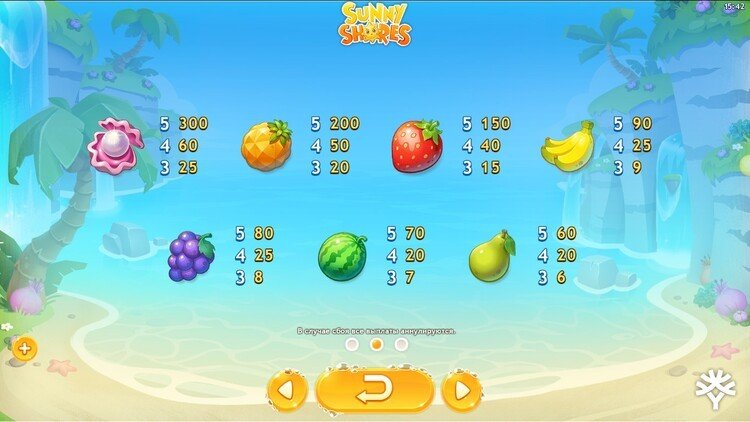750x422 pixels.
Task: Click the highlighted orange page dot
Action: point(377,344)
